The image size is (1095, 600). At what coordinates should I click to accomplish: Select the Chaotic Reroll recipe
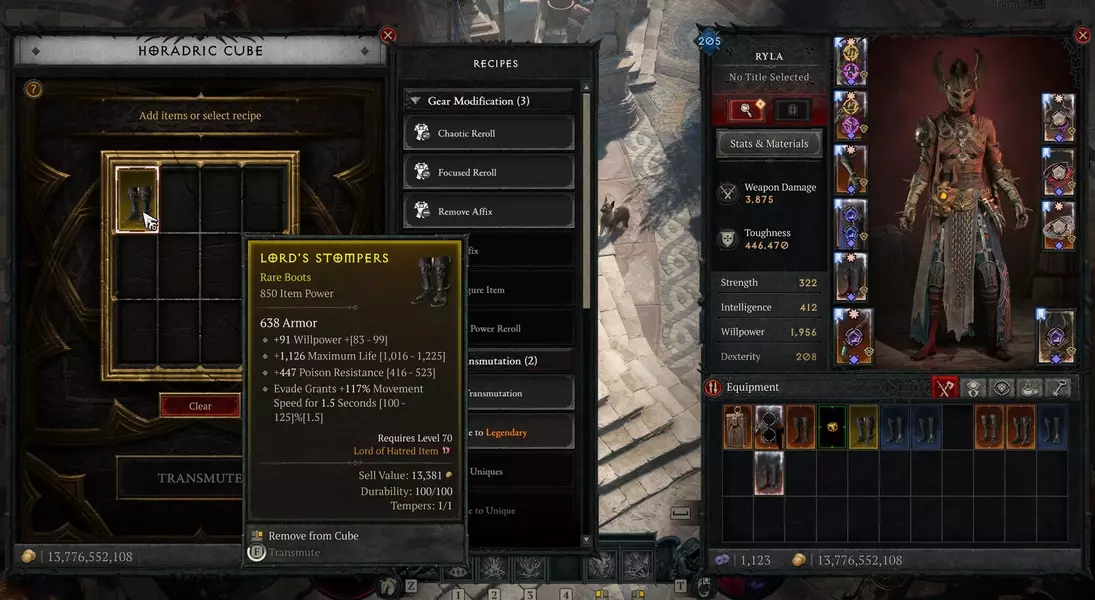489,133
